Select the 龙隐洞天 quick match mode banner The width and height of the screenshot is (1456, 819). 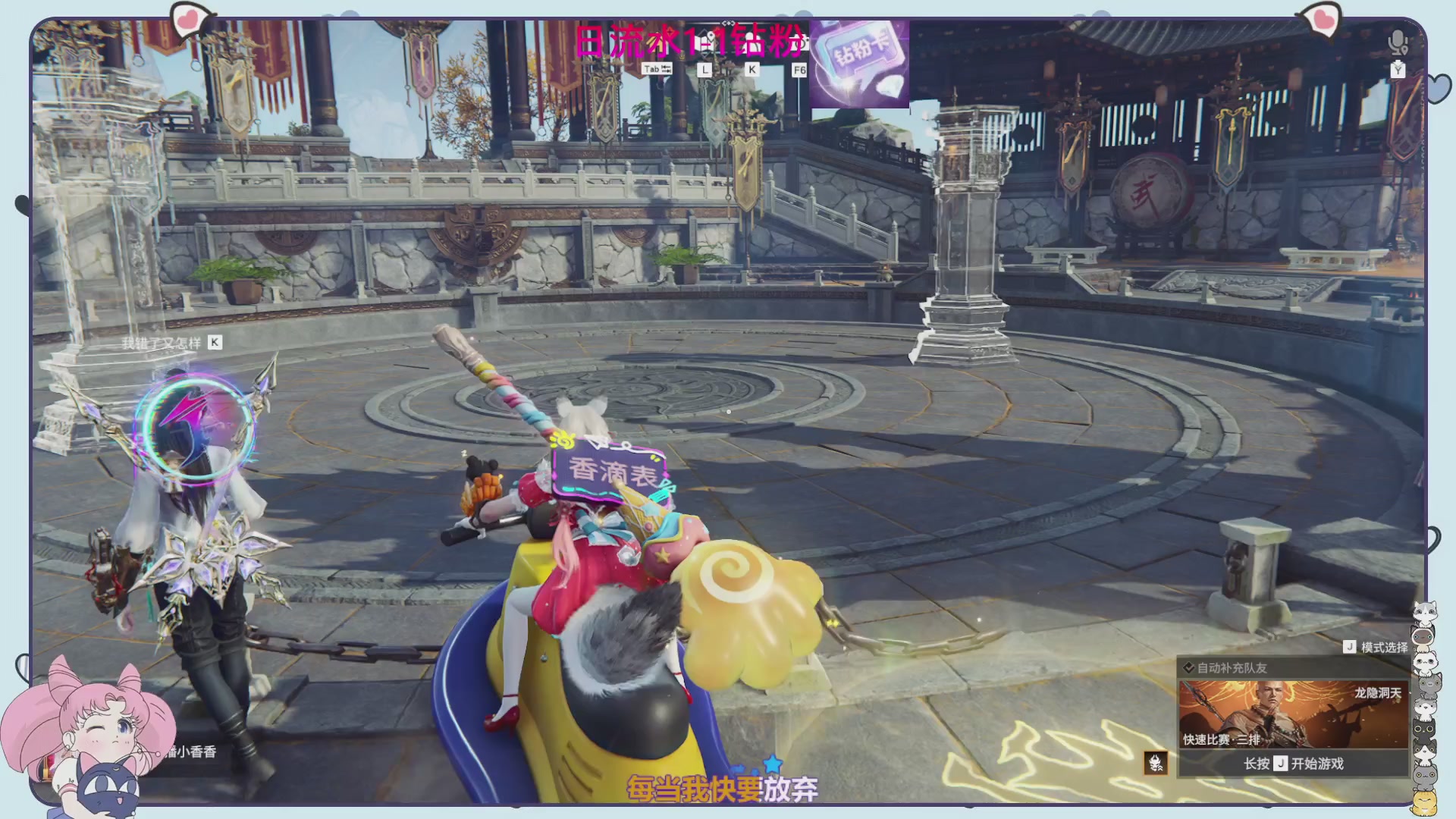[1293, 714]
